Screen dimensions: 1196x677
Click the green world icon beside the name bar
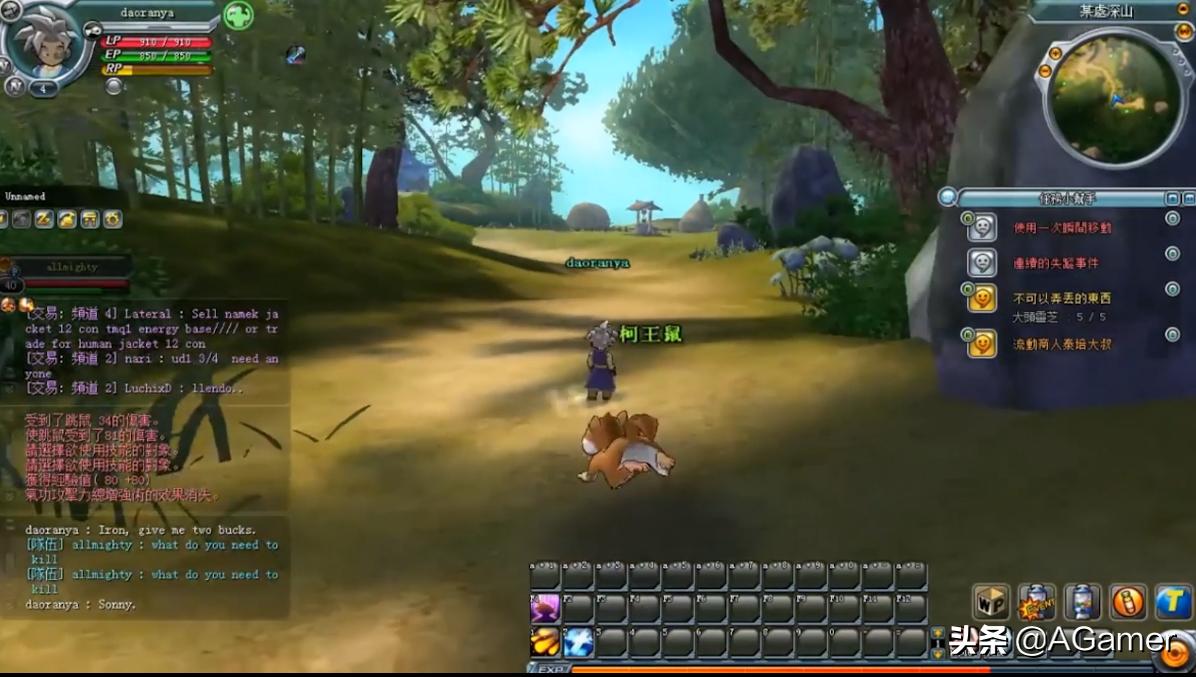point(238,15)
